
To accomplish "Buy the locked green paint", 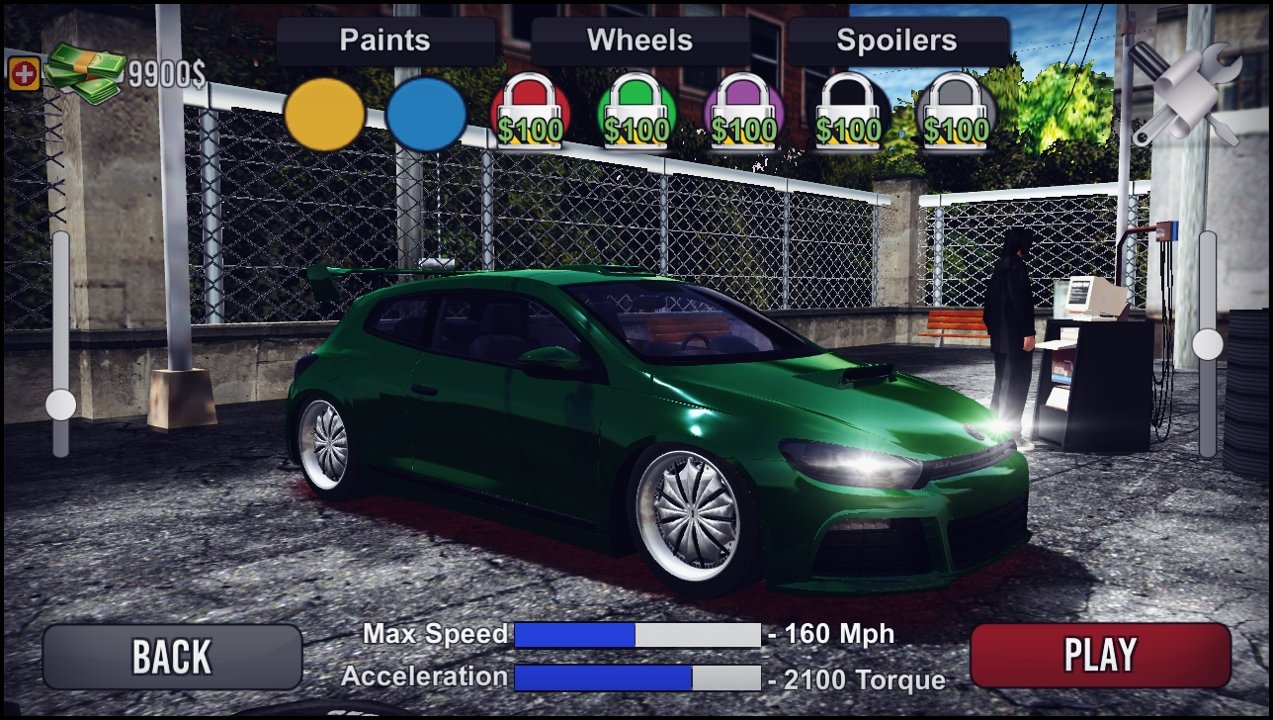I will click(636, 114).
